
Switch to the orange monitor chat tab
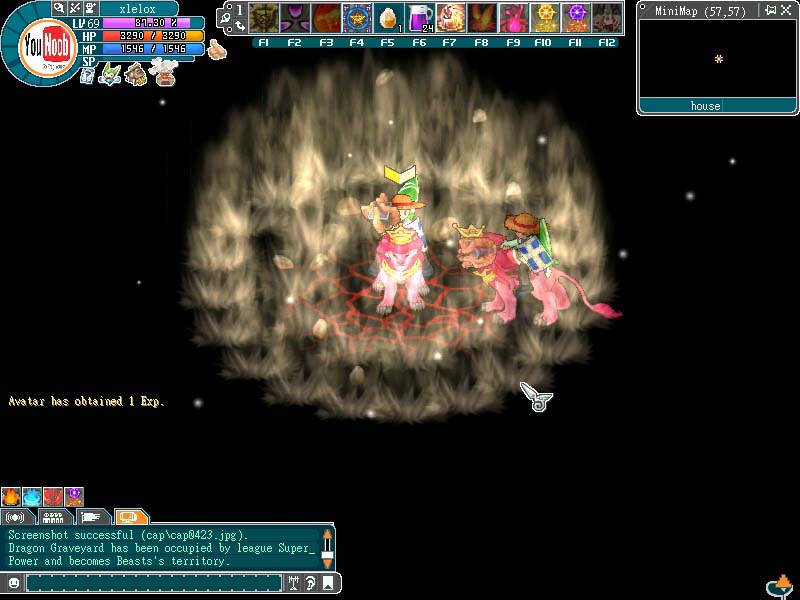pos(130,517)
